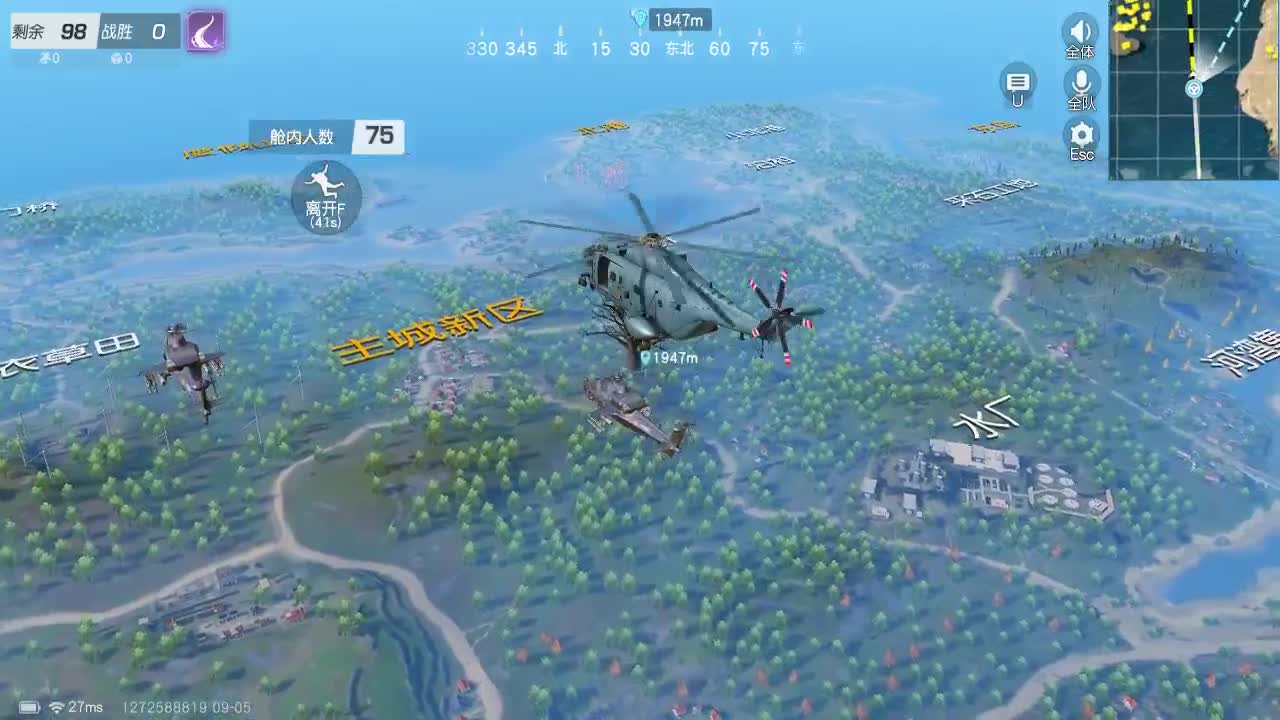
Task: Open quick chat with the U message icon
Action: 1018,84
